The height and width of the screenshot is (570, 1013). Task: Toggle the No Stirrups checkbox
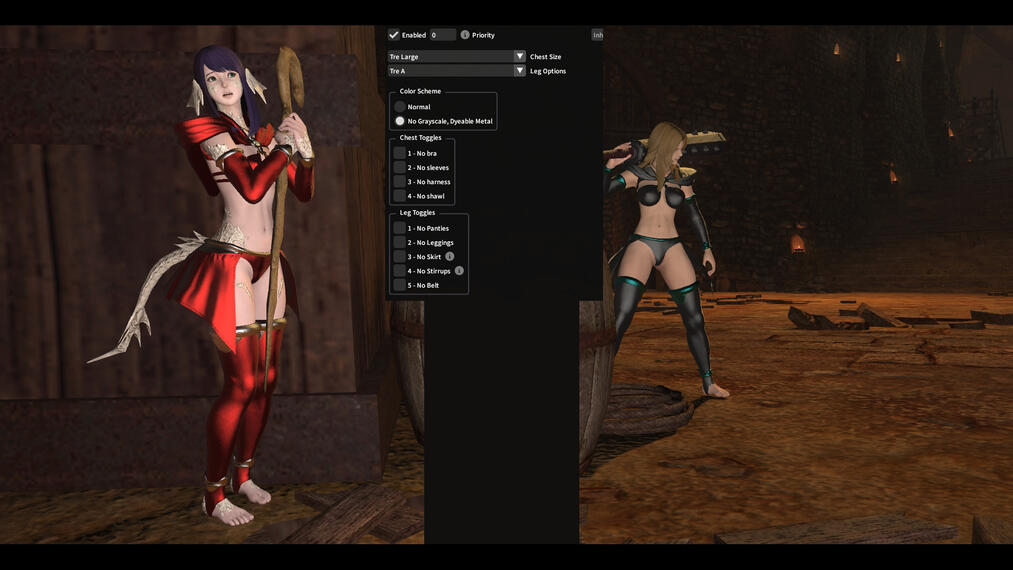(x=400, y=271)
